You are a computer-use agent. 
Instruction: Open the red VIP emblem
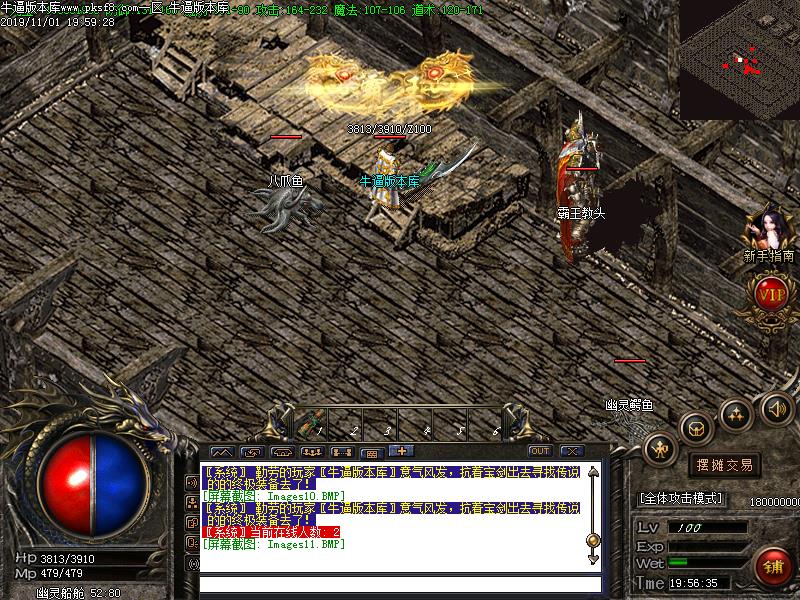click(x=770, y=295)
